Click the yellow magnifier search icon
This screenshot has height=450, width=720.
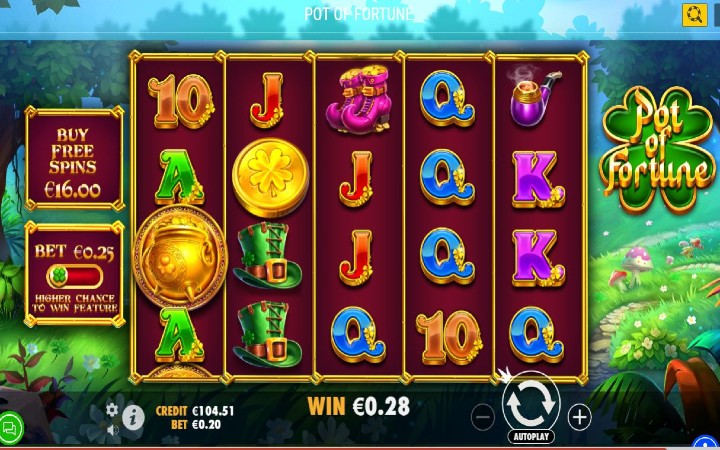(x=694, y=14)
